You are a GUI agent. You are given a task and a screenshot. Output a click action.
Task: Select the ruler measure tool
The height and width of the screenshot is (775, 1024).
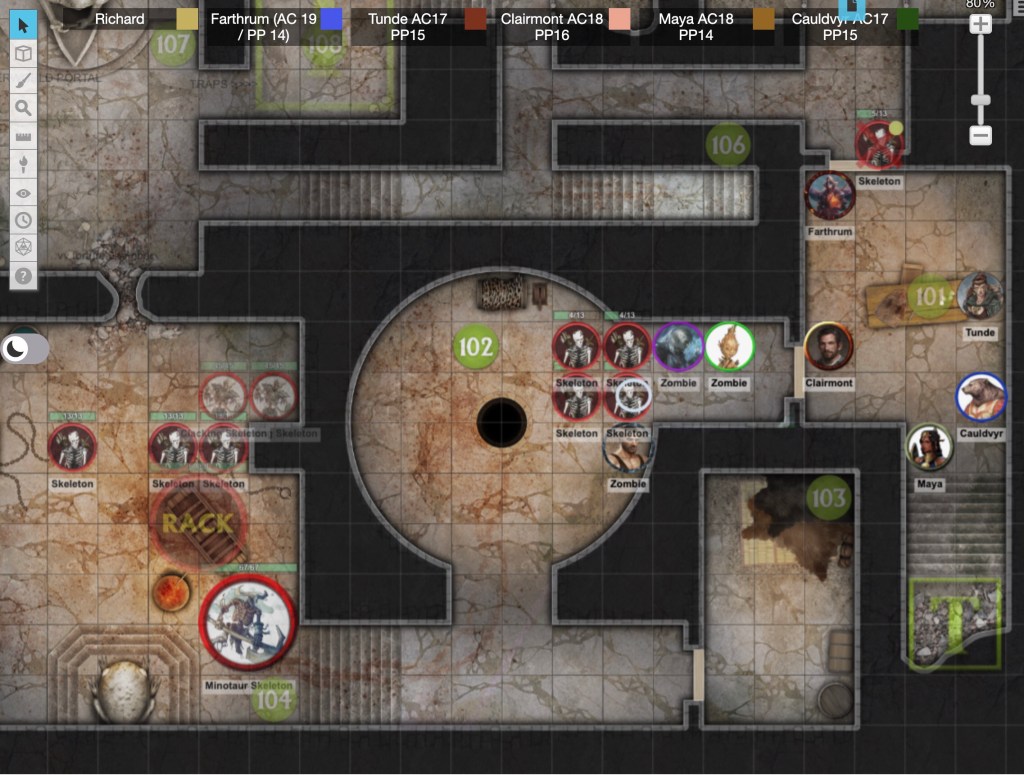coord(23,136)
